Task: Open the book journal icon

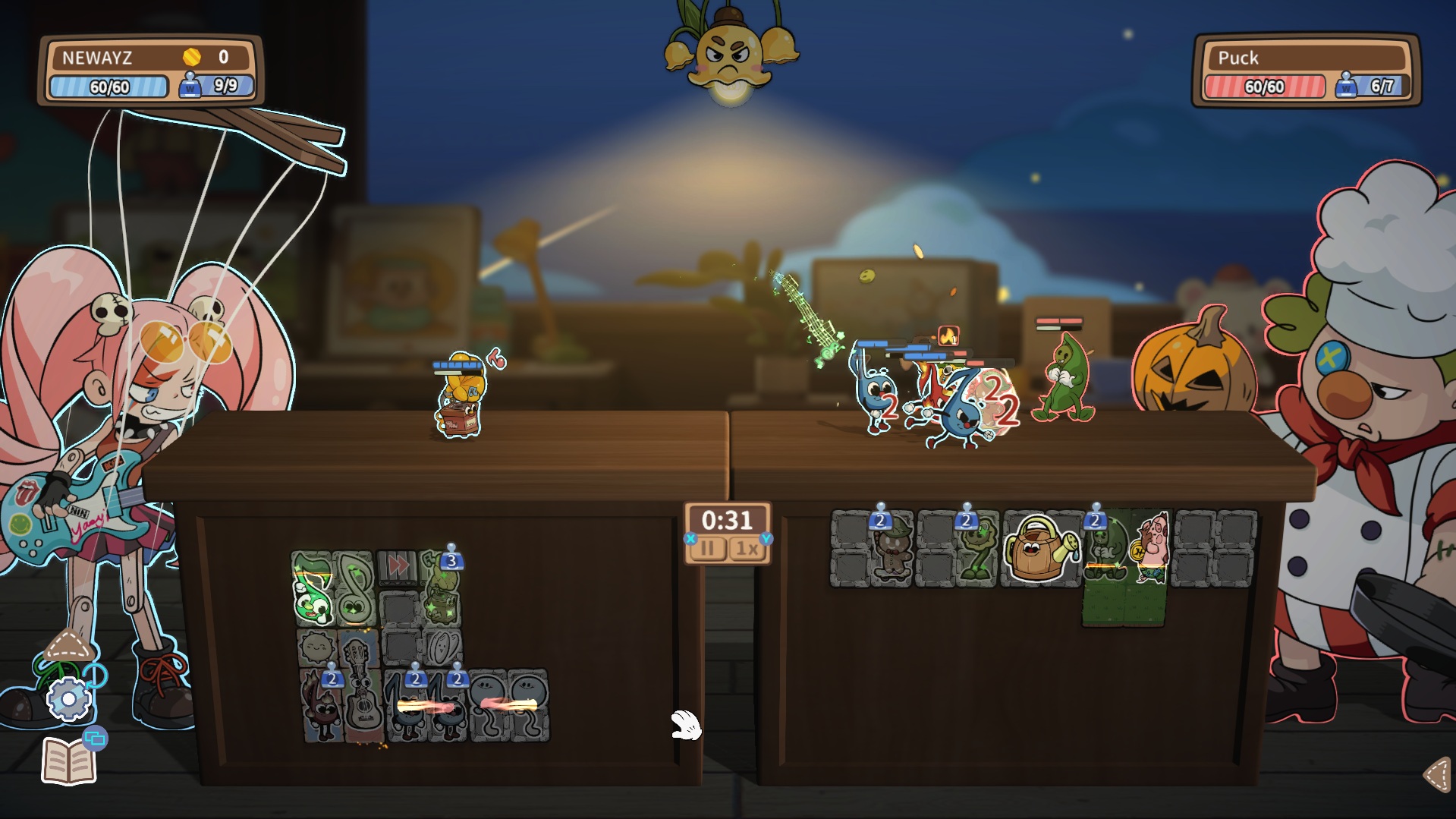Action: point(68,761)
